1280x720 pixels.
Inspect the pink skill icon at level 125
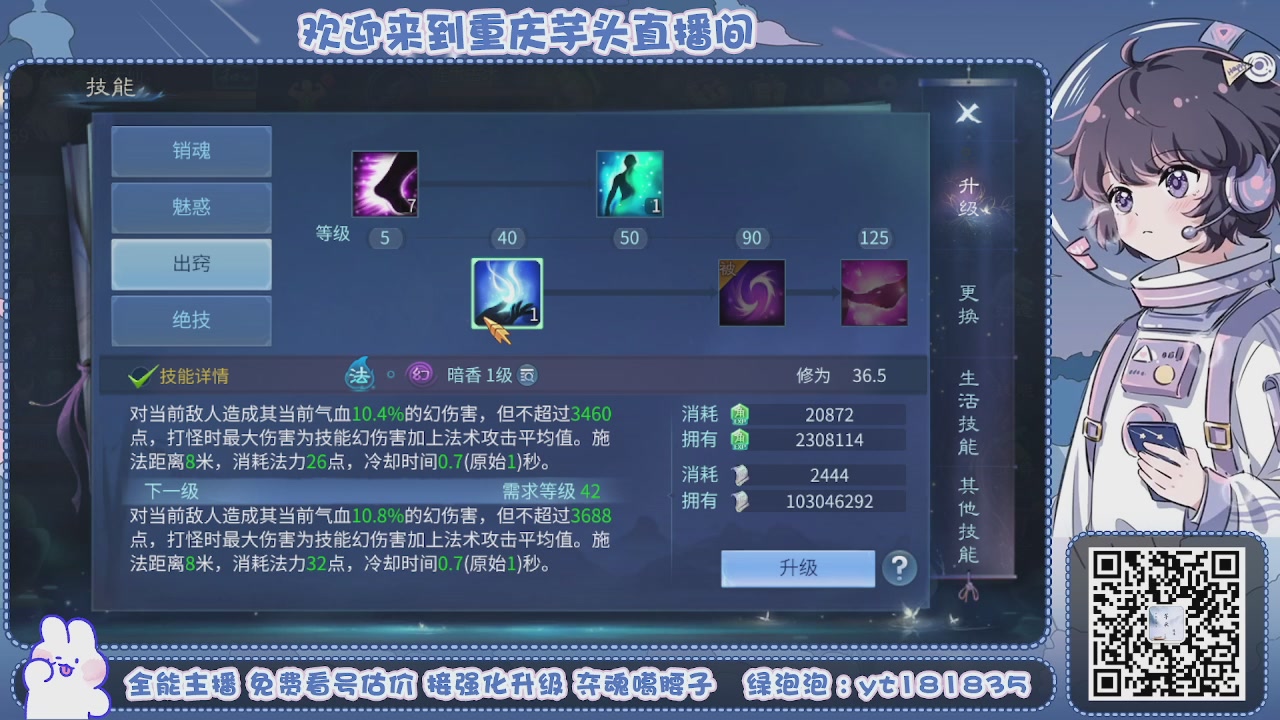pos(874,292)
